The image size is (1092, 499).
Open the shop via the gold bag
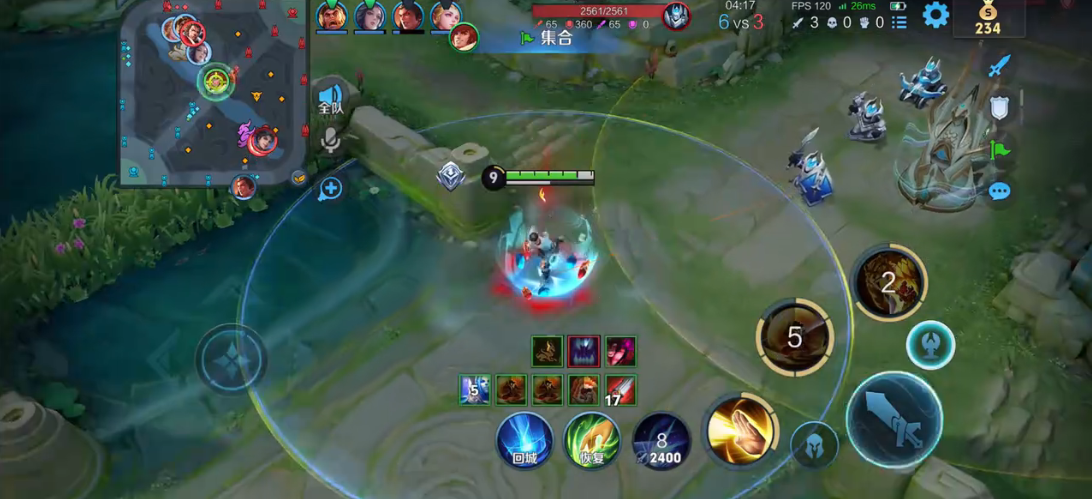987,19
